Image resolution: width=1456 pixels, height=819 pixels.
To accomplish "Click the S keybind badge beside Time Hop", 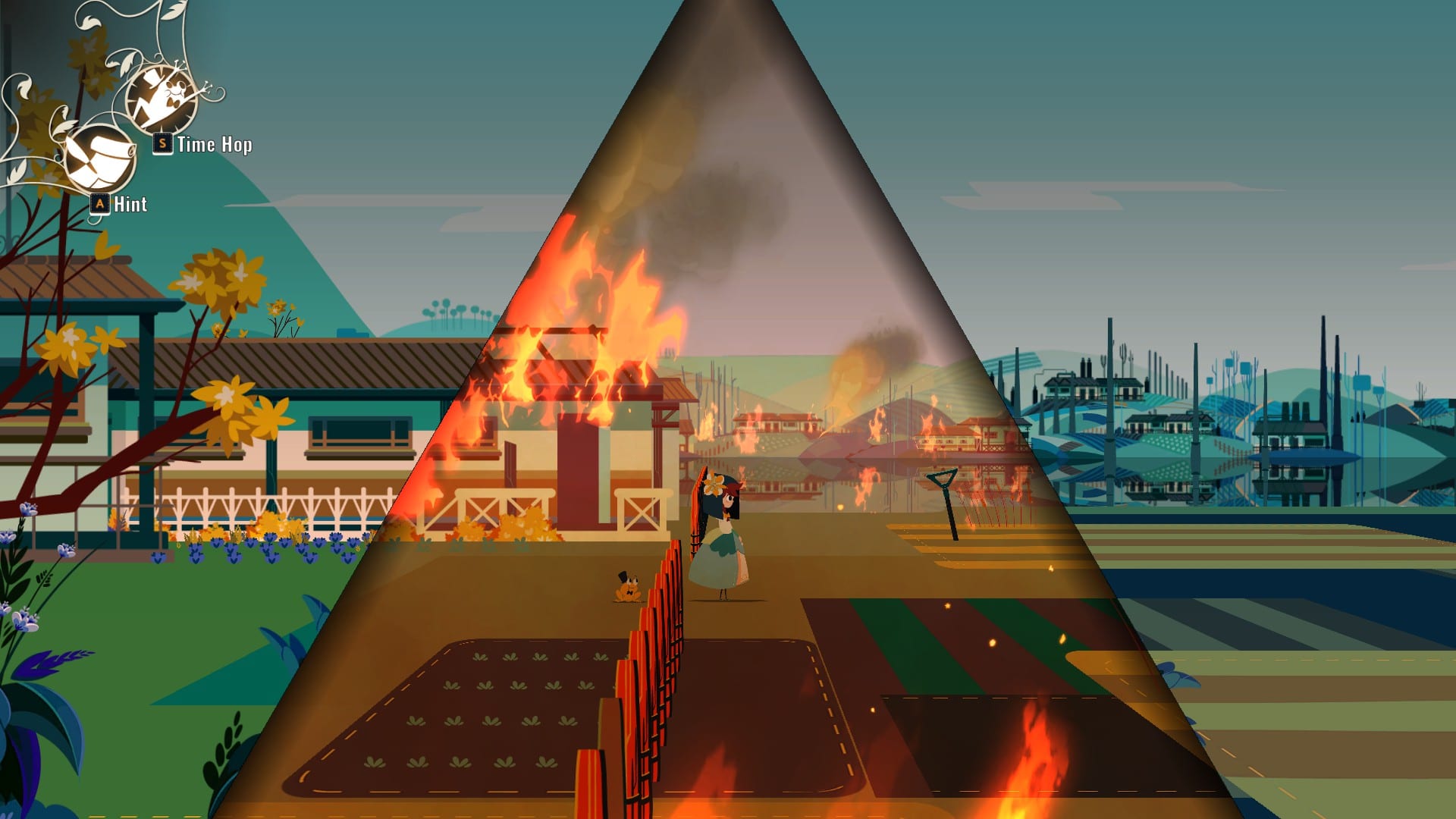I will pos(162,143).
